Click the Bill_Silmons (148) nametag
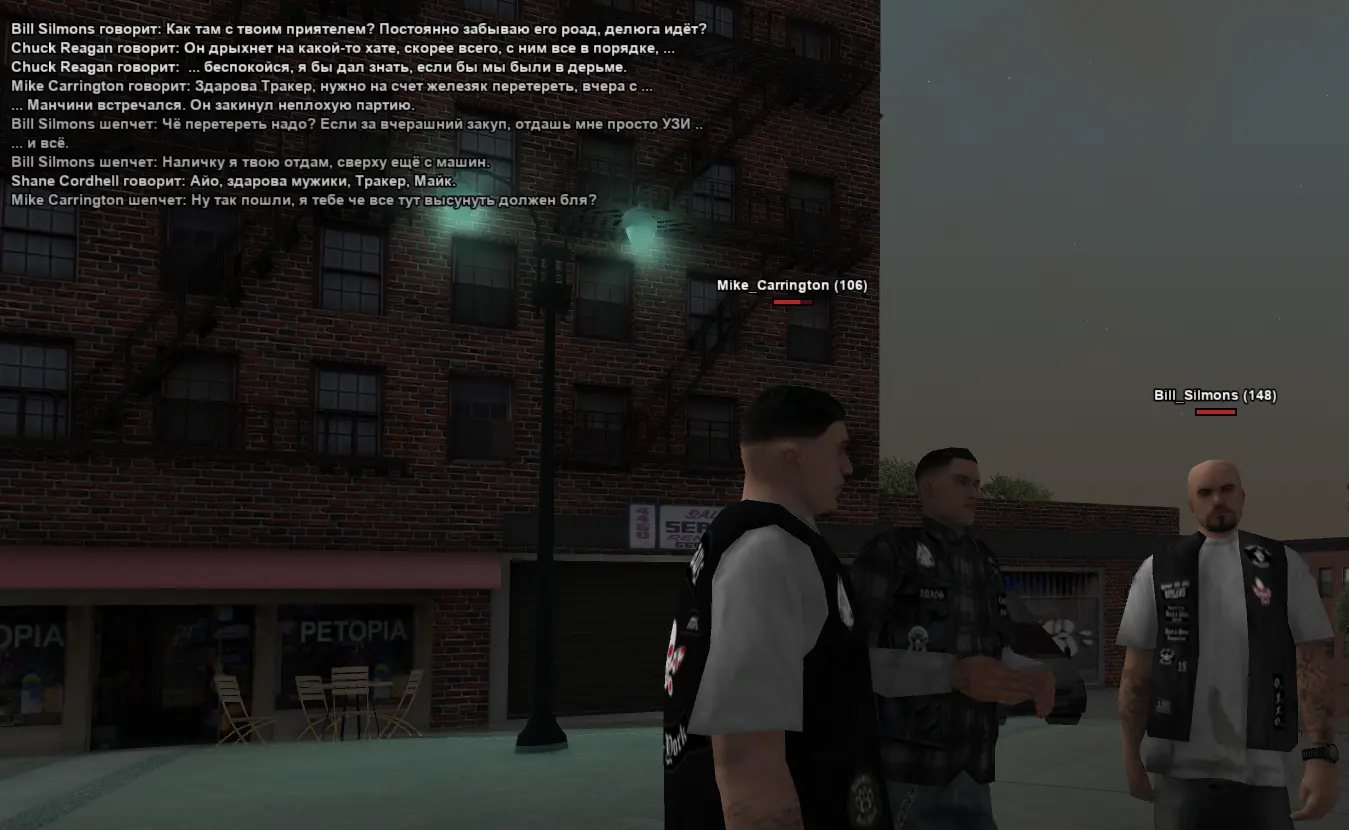1349x830 pixels. pos(1214,395)
